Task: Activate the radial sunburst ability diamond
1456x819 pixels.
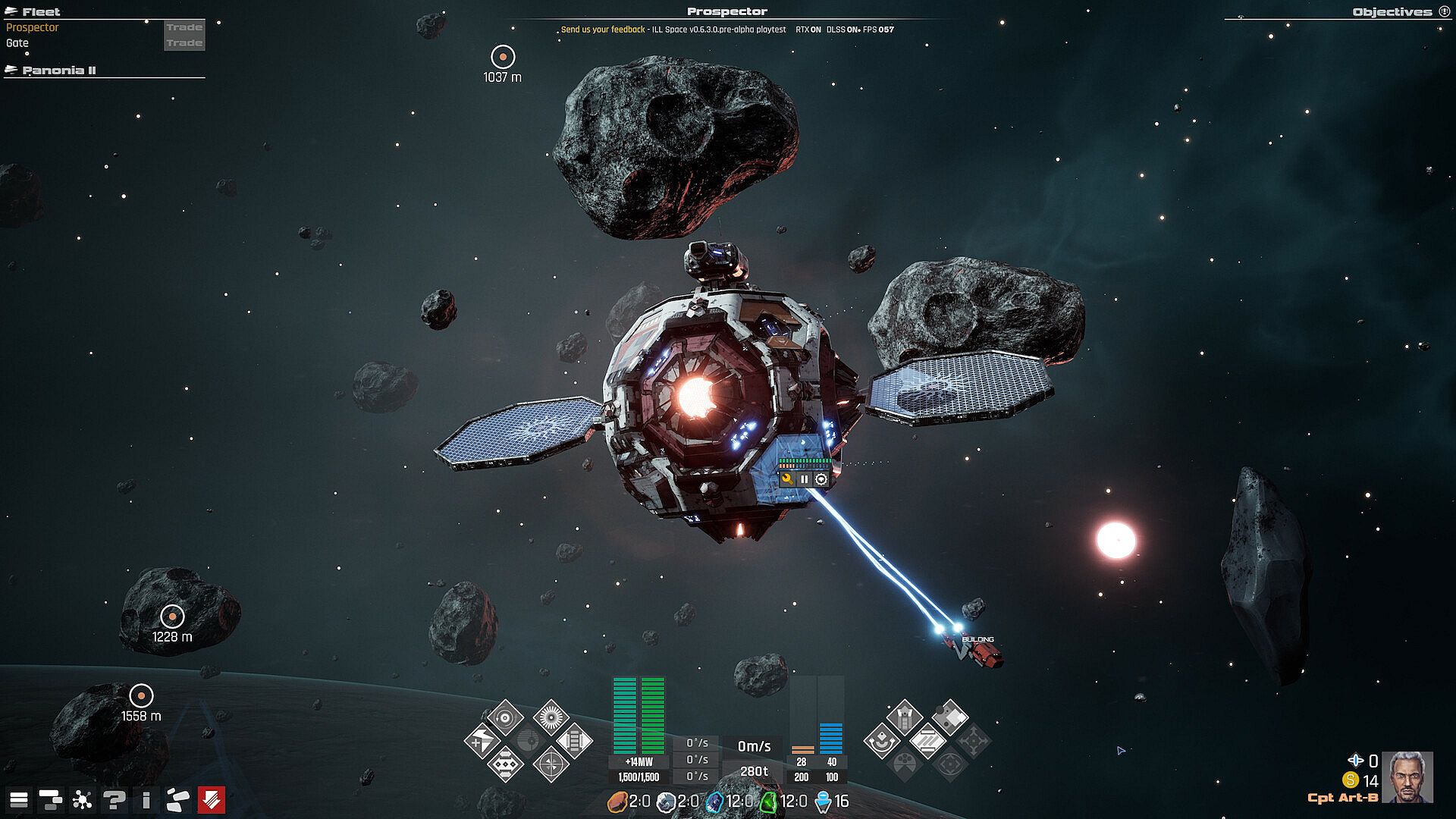Action: tap(551, 717)
